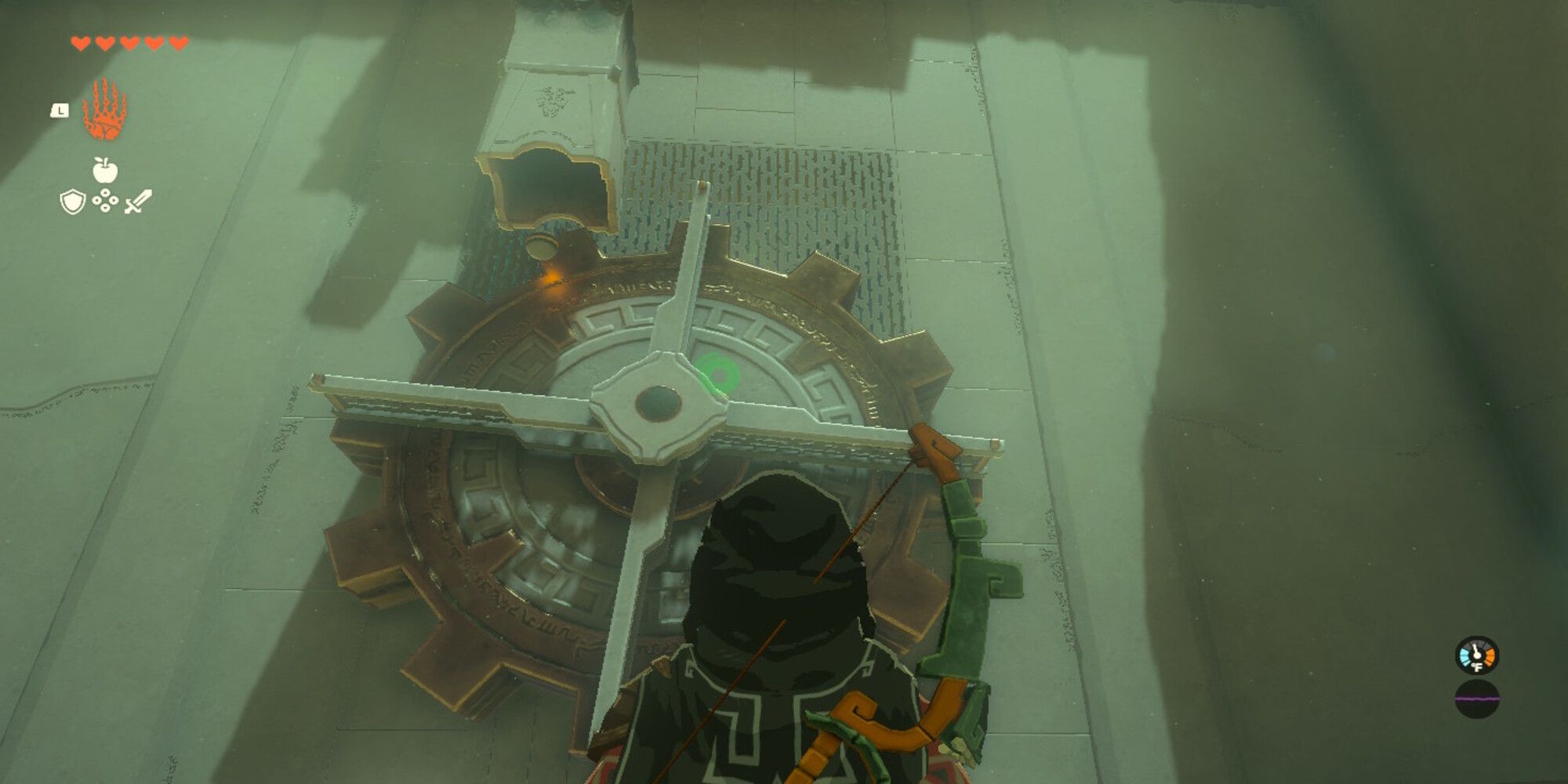Click the L button prompt icon
Viewport: 1568px width, 784px height.
pos(60,111)
